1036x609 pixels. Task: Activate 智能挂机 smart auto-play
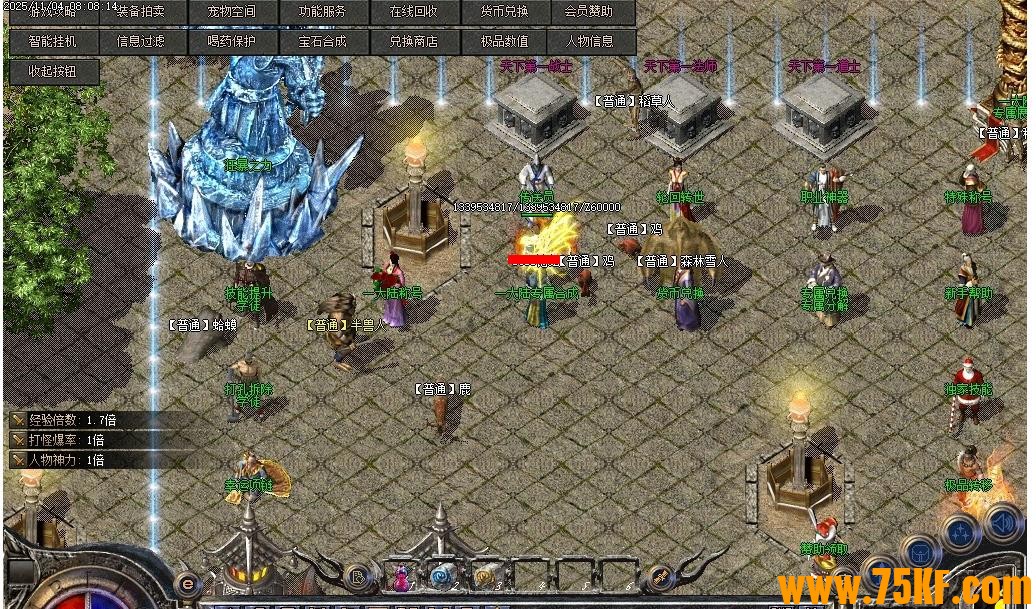(52, 42)
